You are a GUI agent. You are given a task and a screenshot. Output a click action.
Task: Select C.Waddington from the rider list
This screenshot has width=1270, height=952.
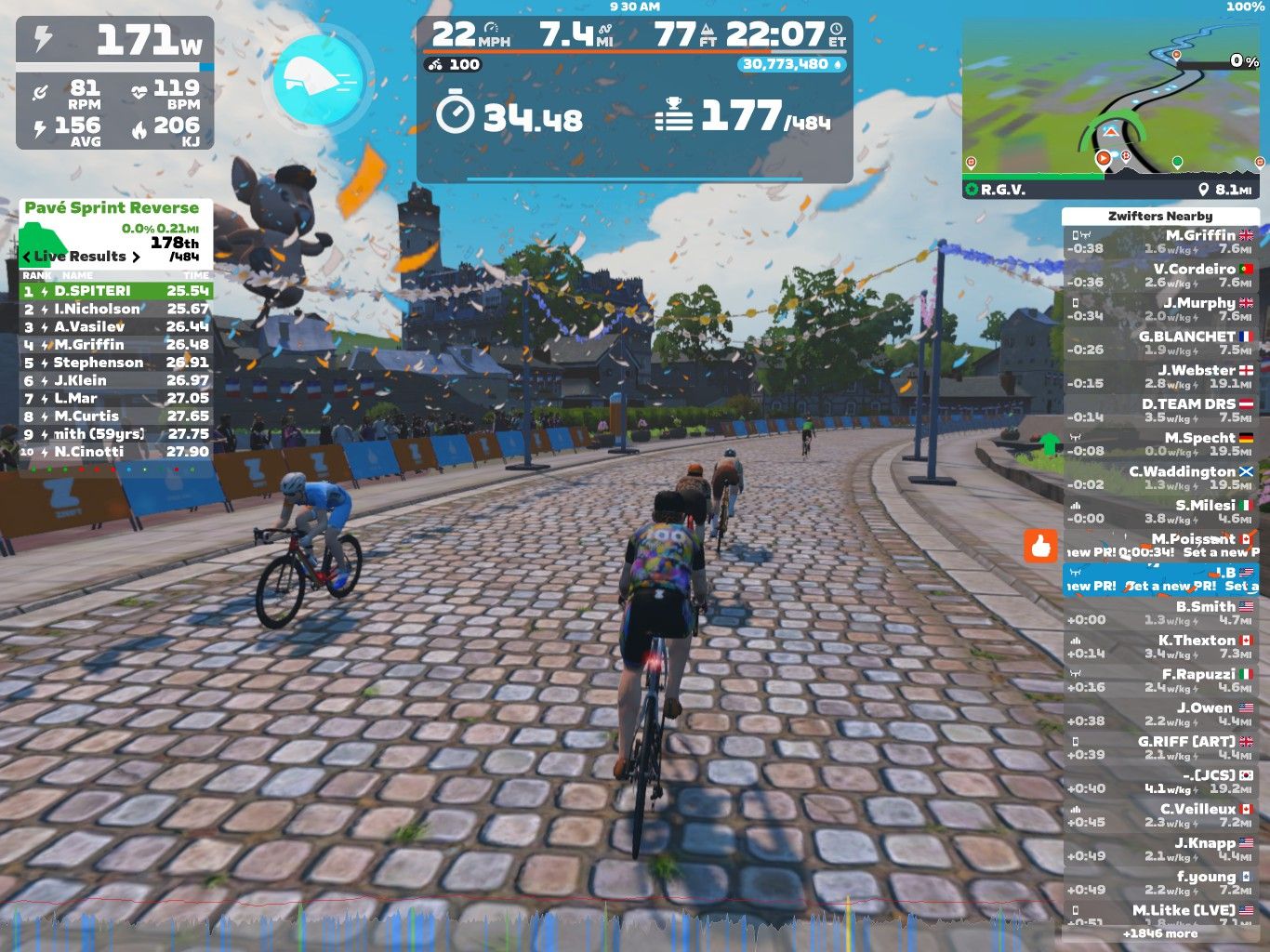tap(1160, 478)
